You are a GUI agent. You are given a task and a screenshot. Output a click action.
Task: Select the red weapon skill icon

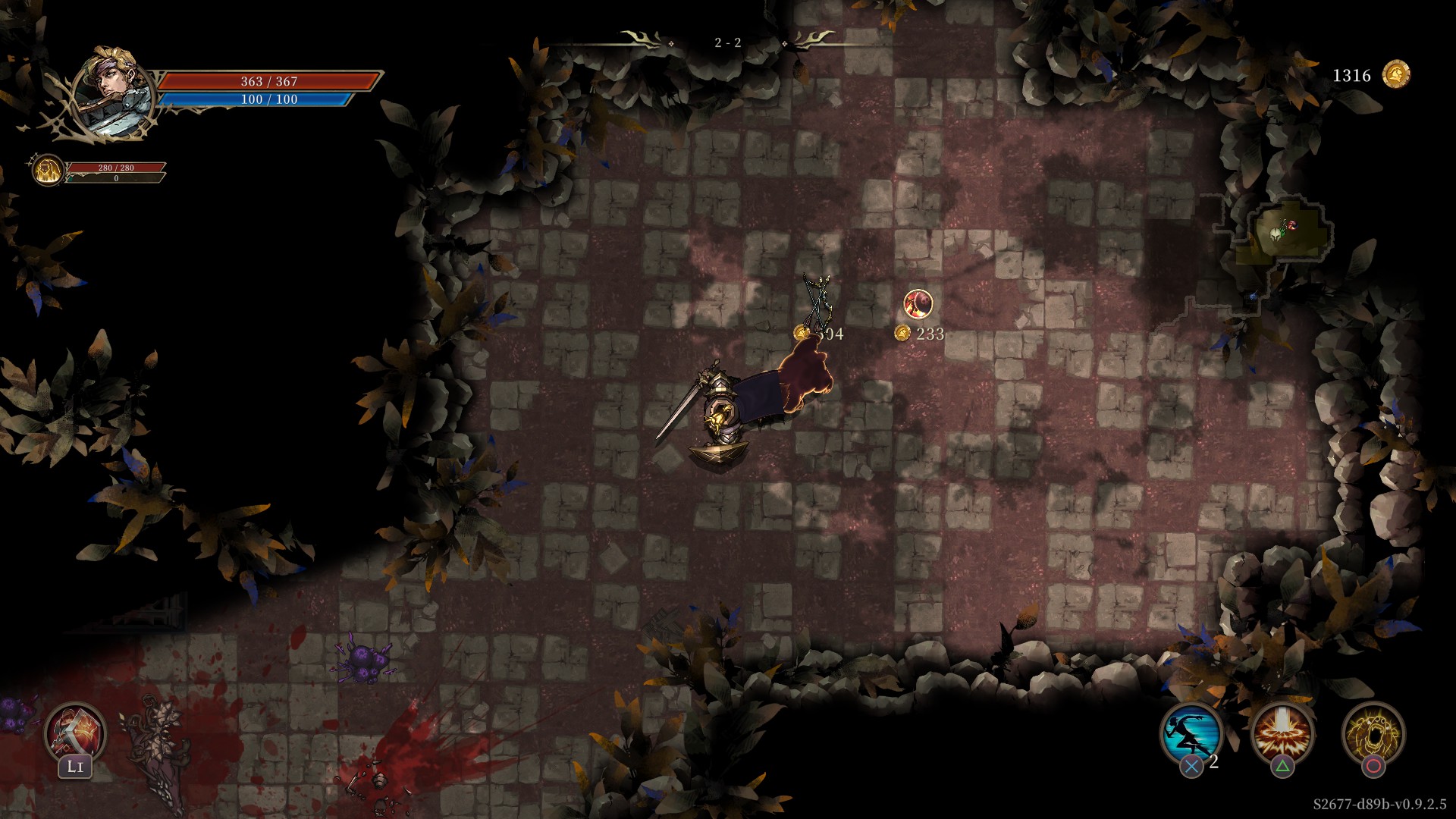point(75,732)
